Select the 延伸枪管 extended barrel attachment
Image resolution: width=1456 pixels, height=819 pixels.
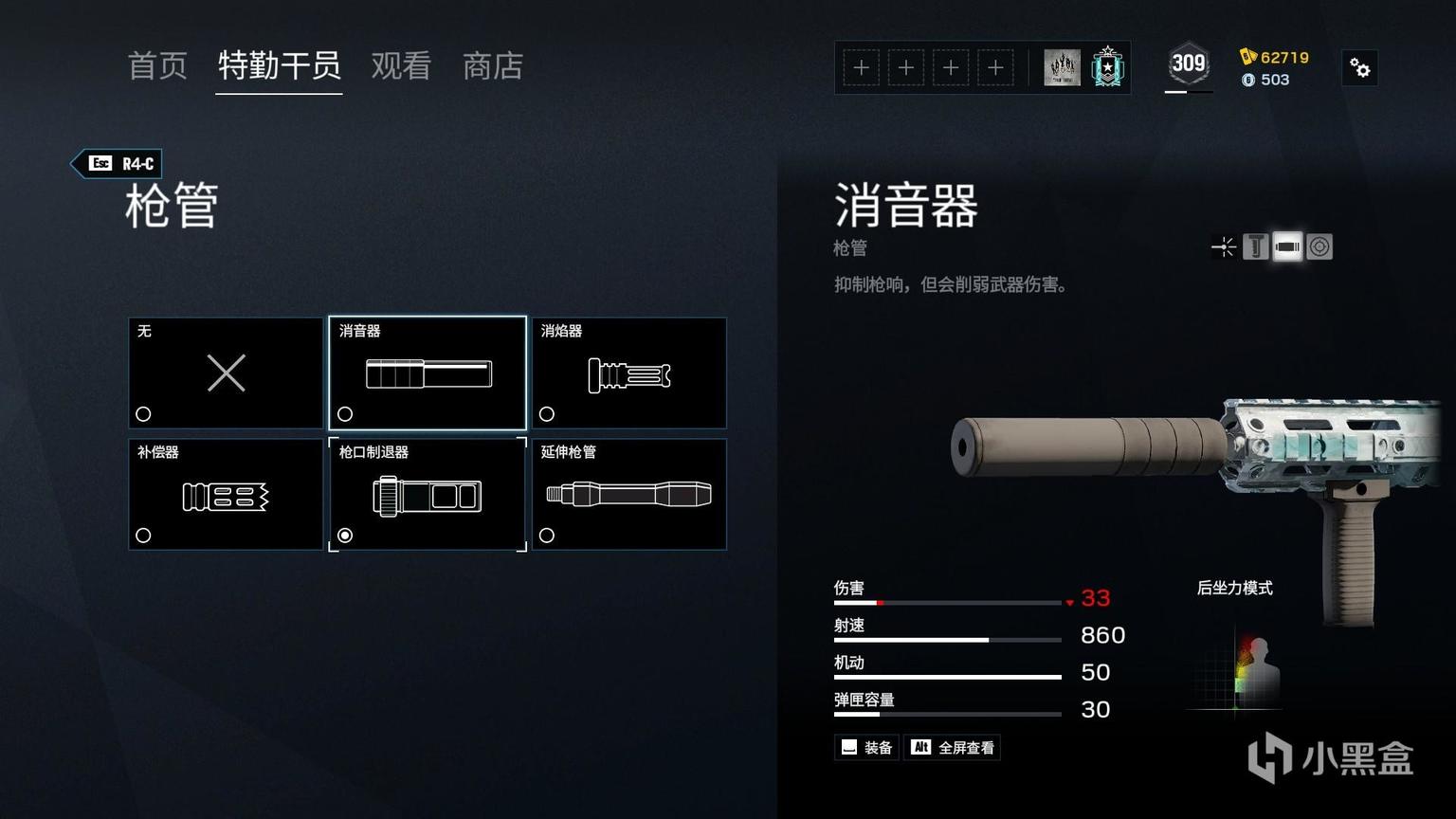tap(629, 494)
